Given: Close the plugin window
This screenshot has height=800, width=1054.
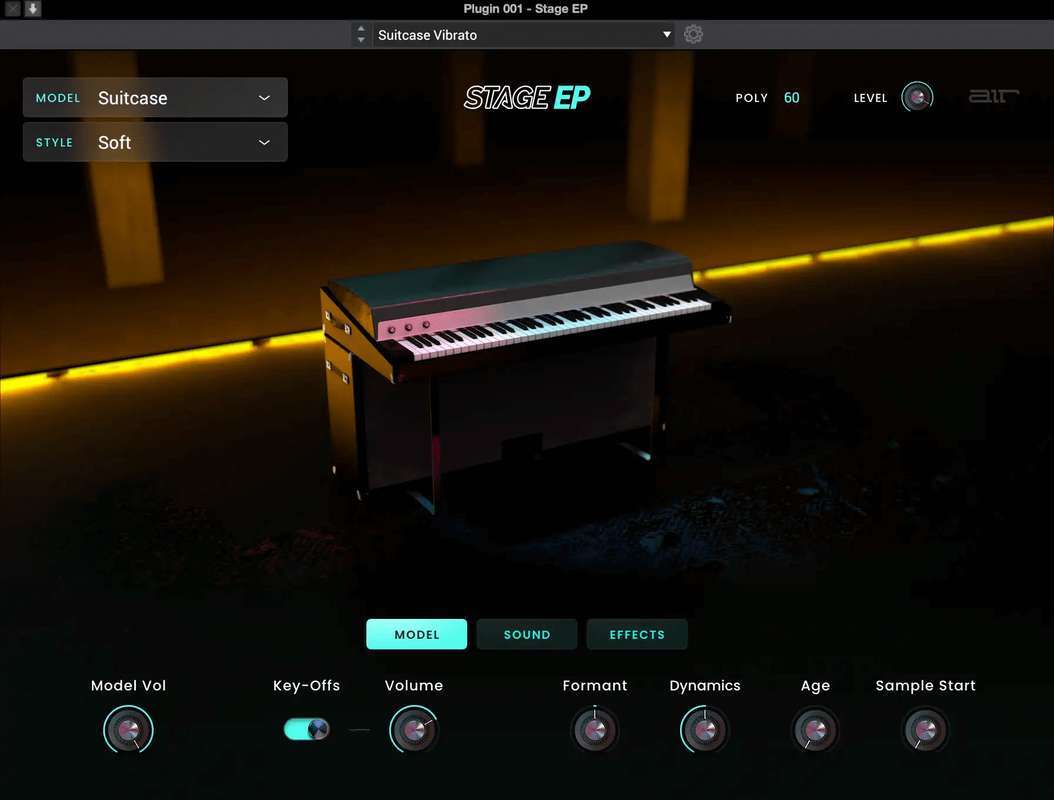Looking at the screenshot, I should click(x=13, y=9).
